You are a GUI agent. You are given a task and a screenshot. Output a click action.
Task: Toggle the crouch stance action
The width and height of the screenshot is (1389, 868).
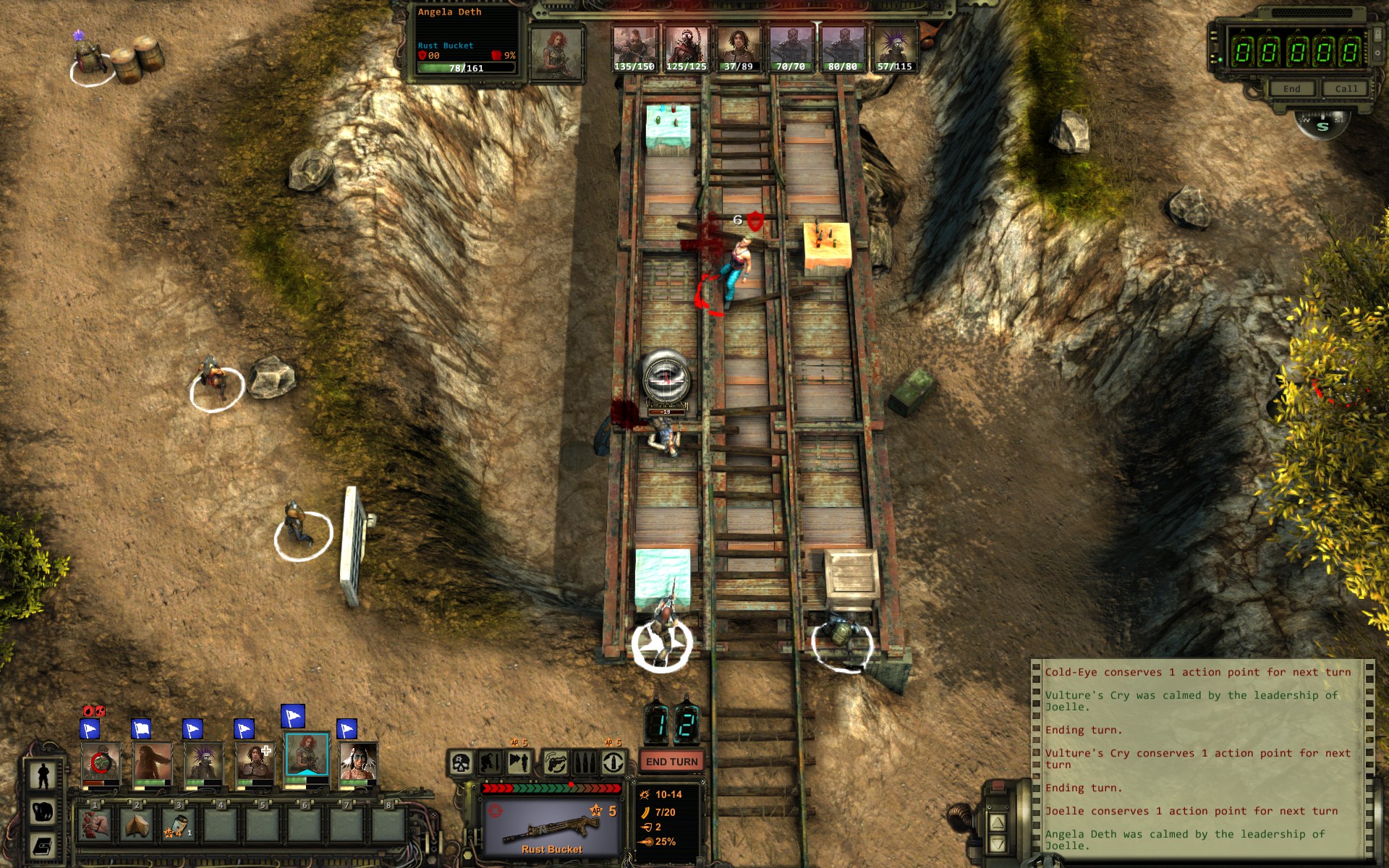[491, 762]
